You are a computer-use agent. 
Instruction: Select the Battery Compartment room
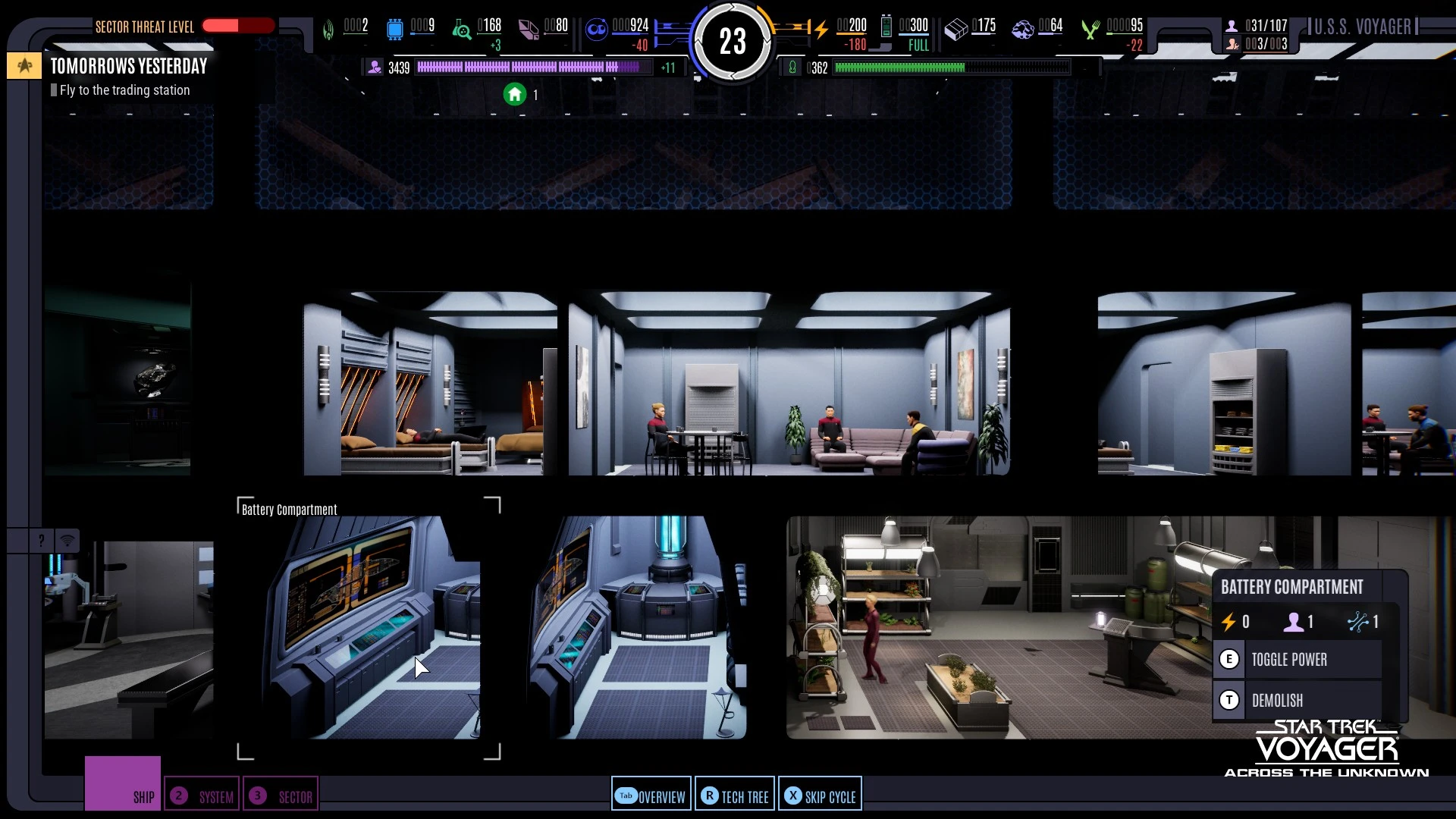(369, 628)
